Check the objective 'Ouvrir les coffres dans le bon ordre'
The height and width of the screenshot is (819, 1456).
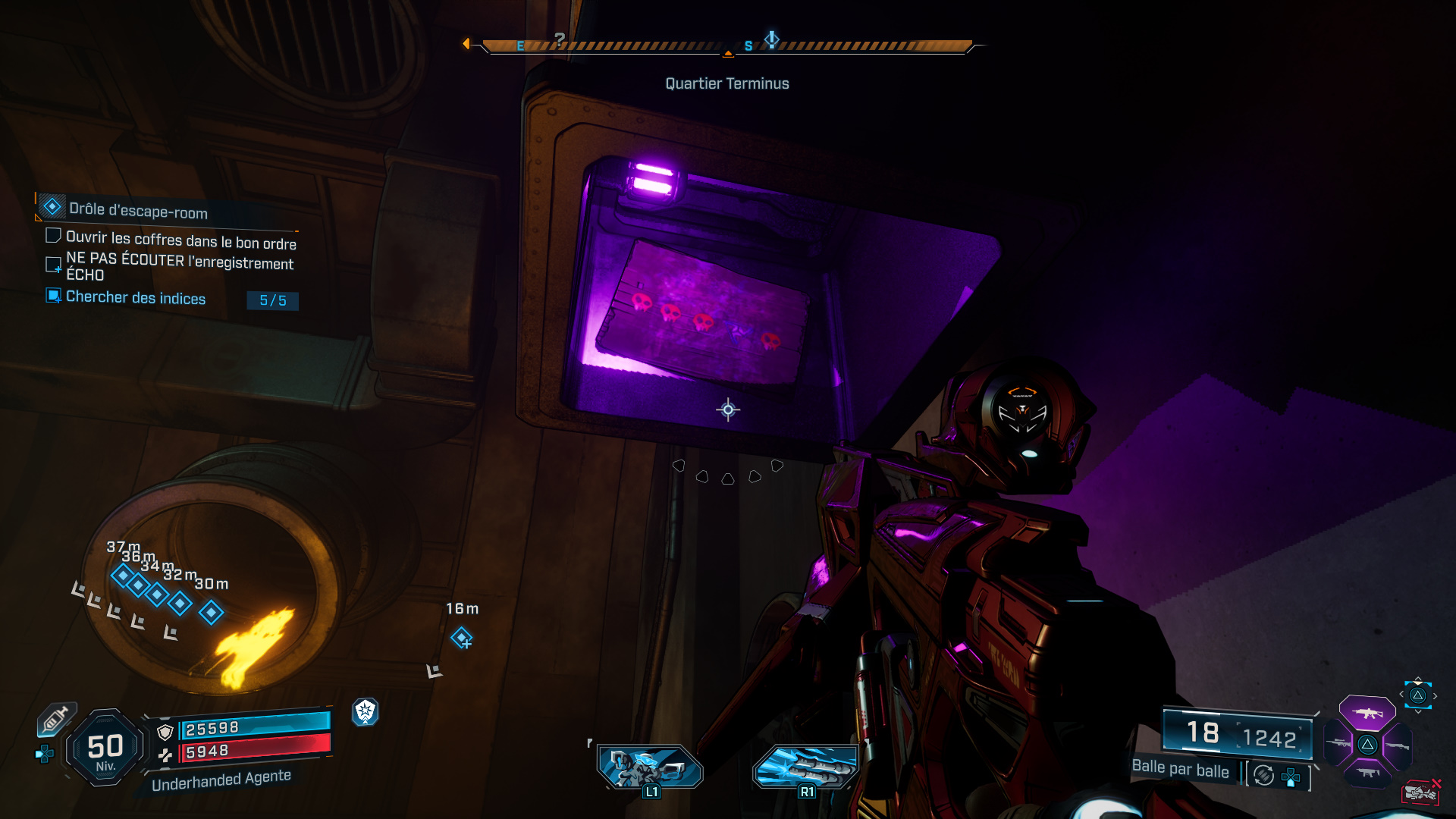tap(53, 235)
